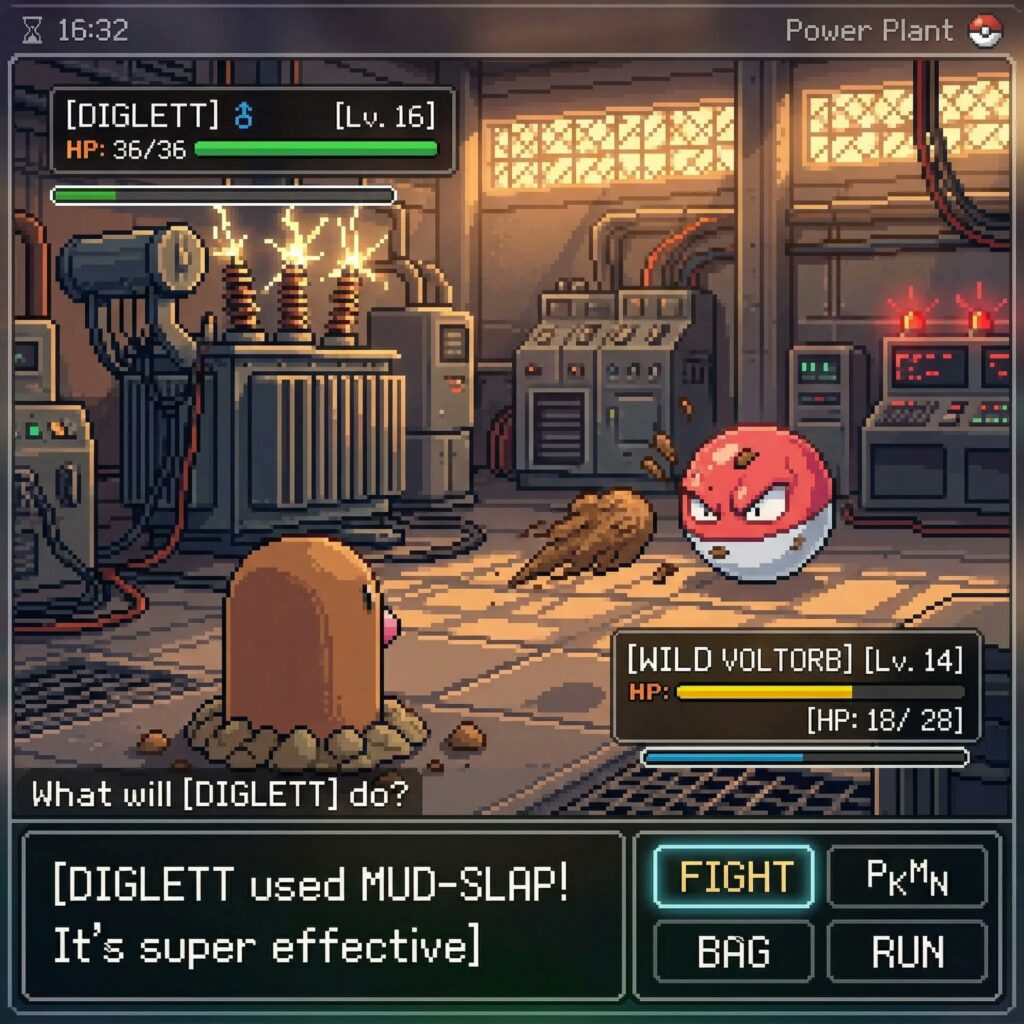The height and width of the screenshot is (1024, 1024).
Task: Open the BAG
Action: click(732, 950)
